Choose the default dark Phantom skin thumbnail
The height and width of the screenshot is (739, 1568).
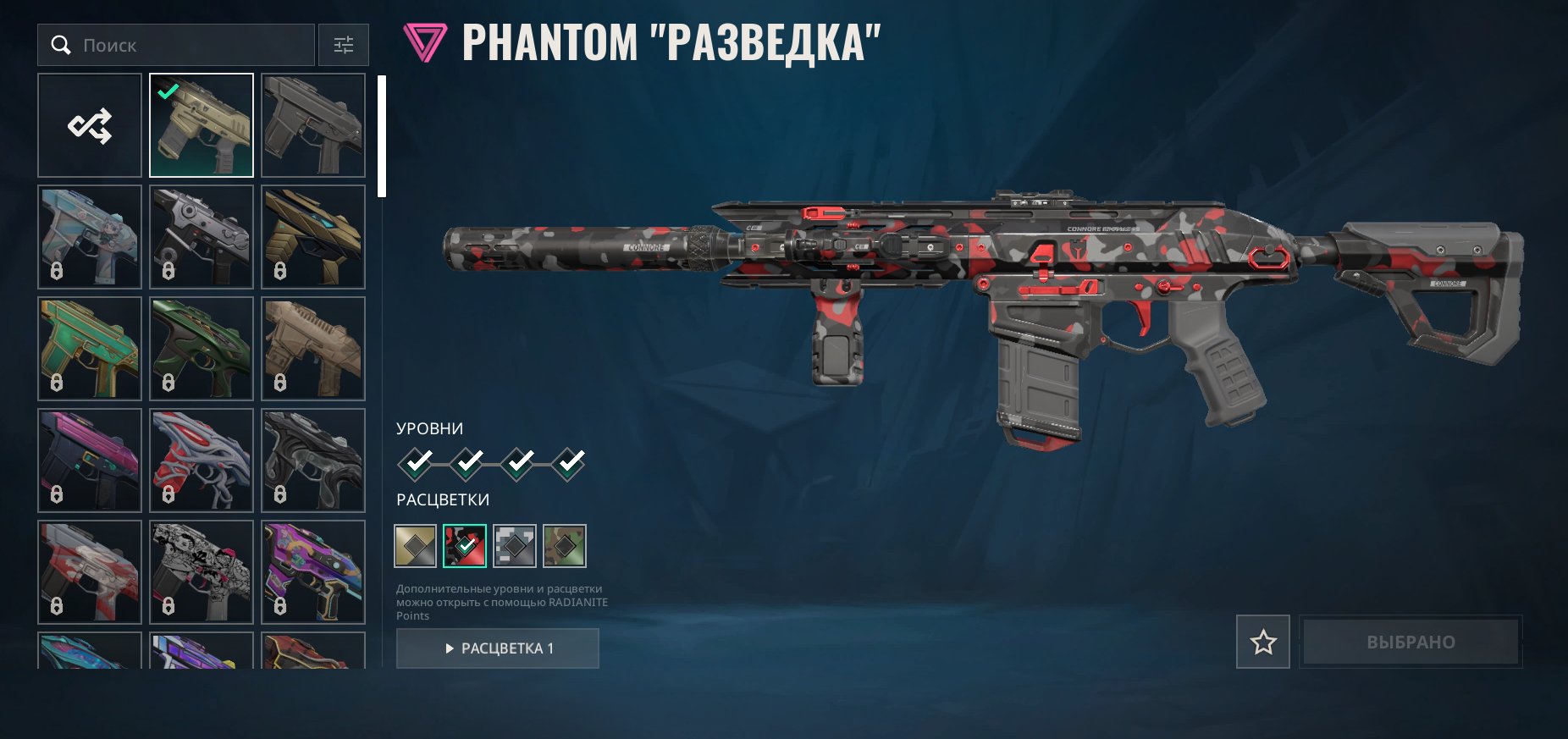pyautogui.click(x=313, y=125)
